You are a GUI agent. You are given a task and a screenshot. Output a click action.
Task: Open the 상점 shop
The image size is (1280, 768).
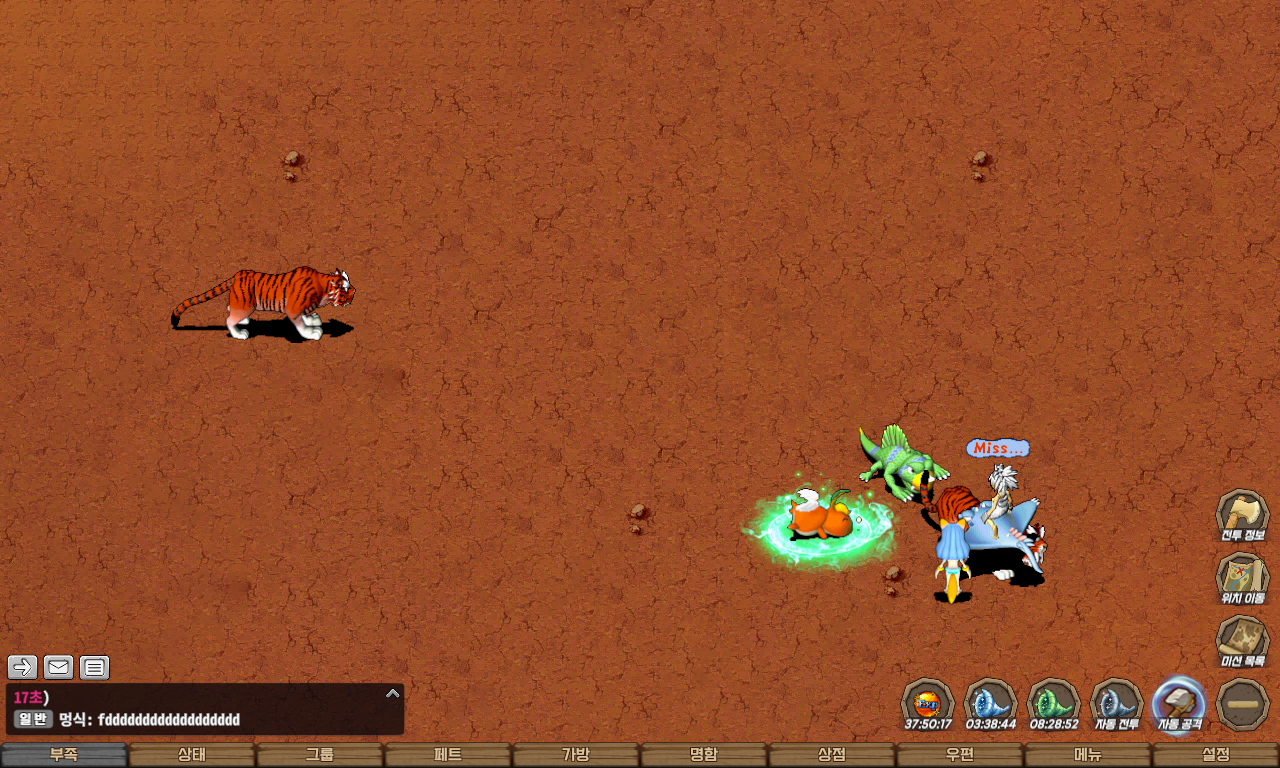[x=832, y=755]
